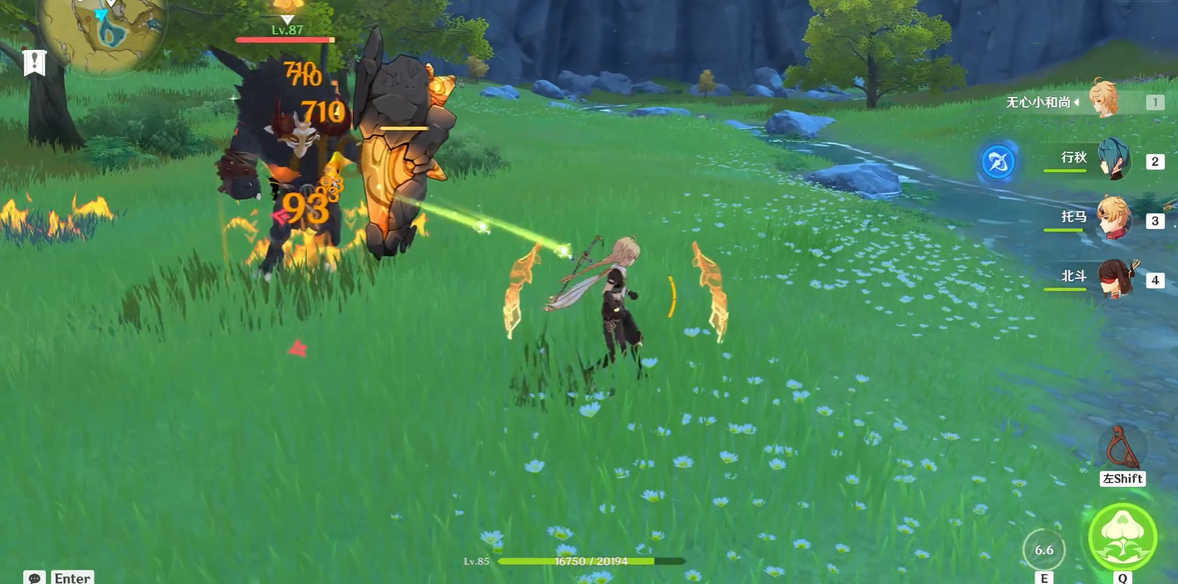Open the quest exclamation bookmark icon
Screen dimensions: 1178x584
35,63
